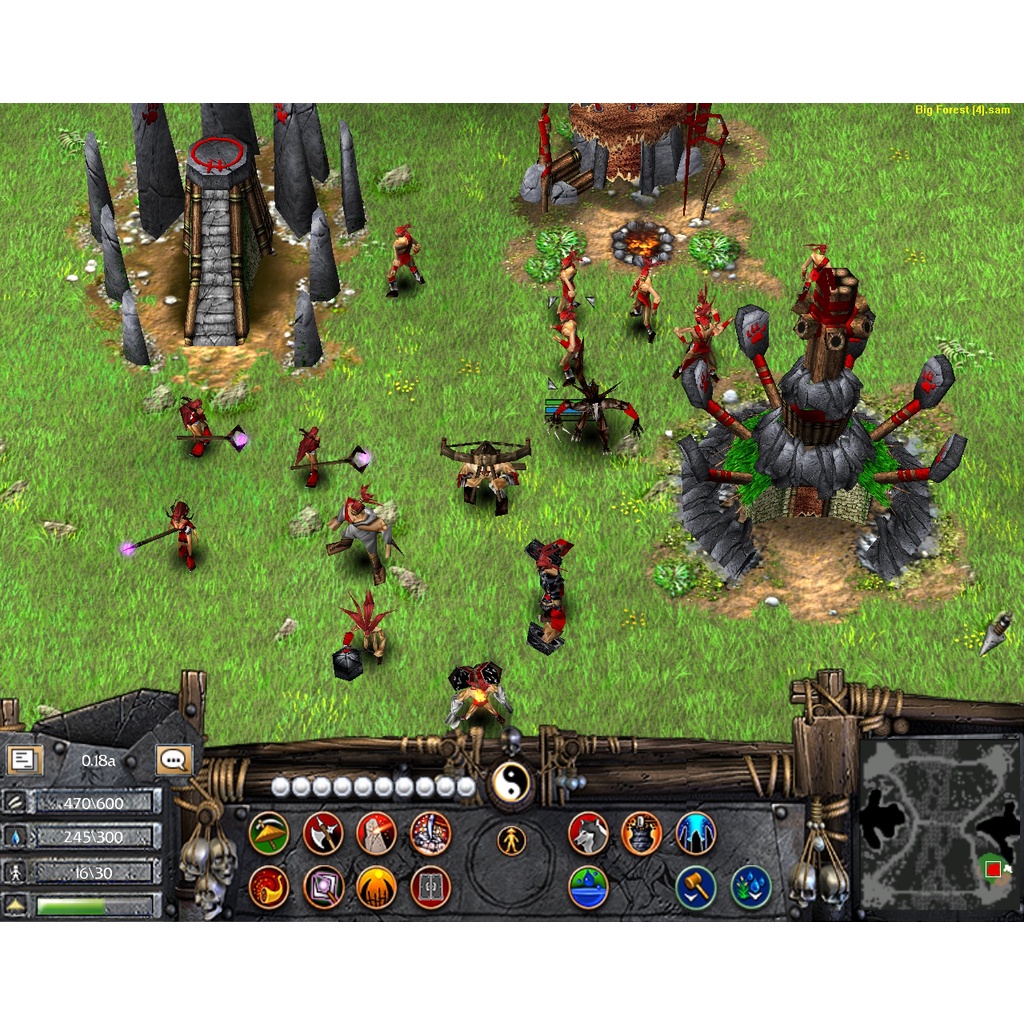Viewport: 1024px width, 1024px height.
Task: Open the menu with the document icon button
Action: pyautogui.click(x=25, y=760)
